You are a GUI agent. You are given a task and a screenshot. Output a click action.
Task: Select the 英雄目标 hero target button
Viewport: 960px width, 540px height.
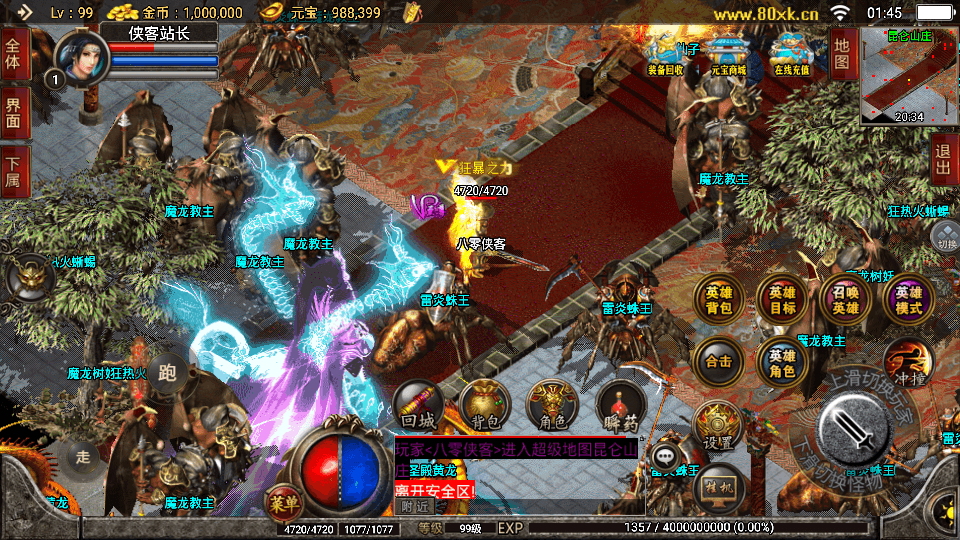782,300
